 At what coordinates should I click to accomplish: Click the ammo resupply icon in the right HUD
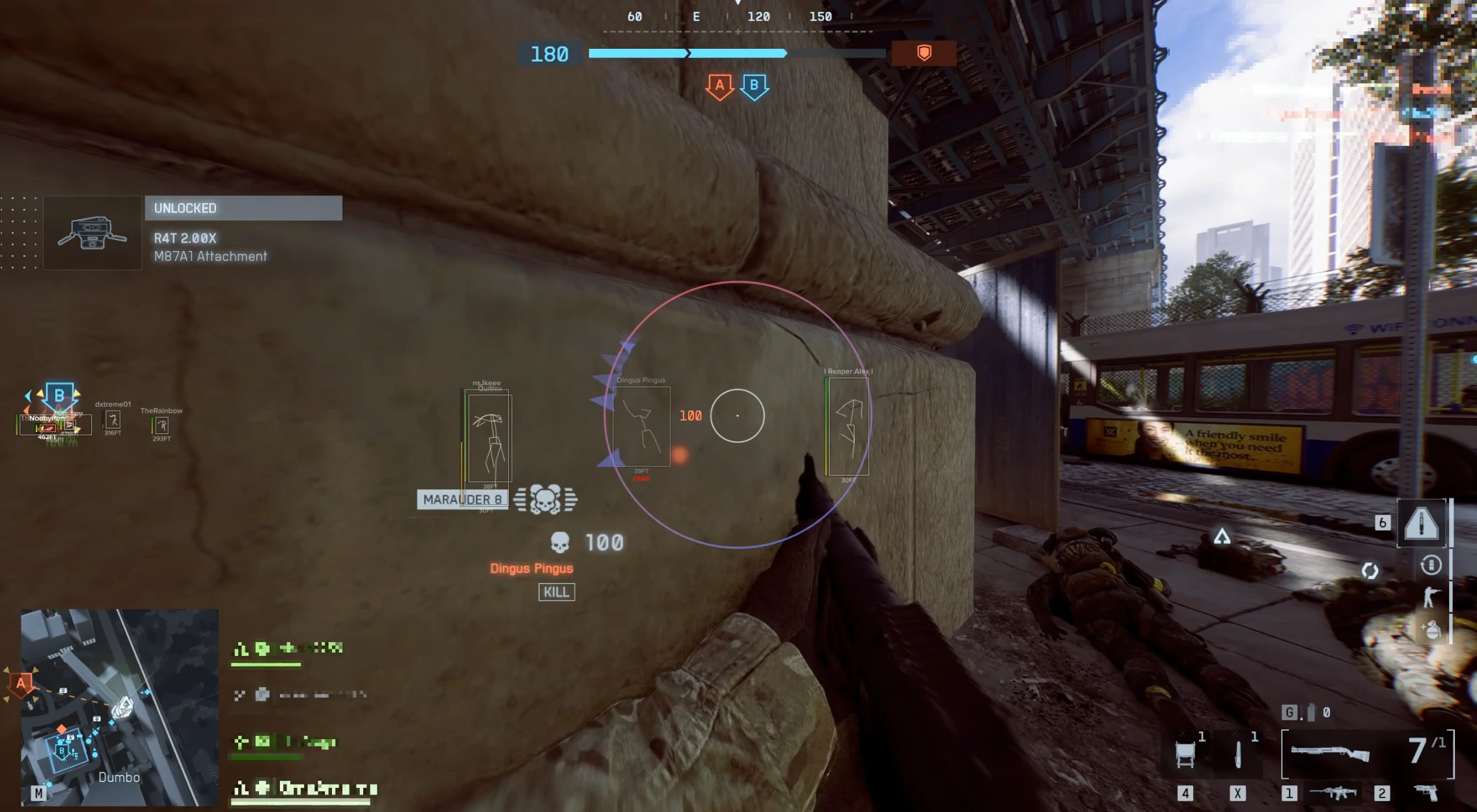1431,565
